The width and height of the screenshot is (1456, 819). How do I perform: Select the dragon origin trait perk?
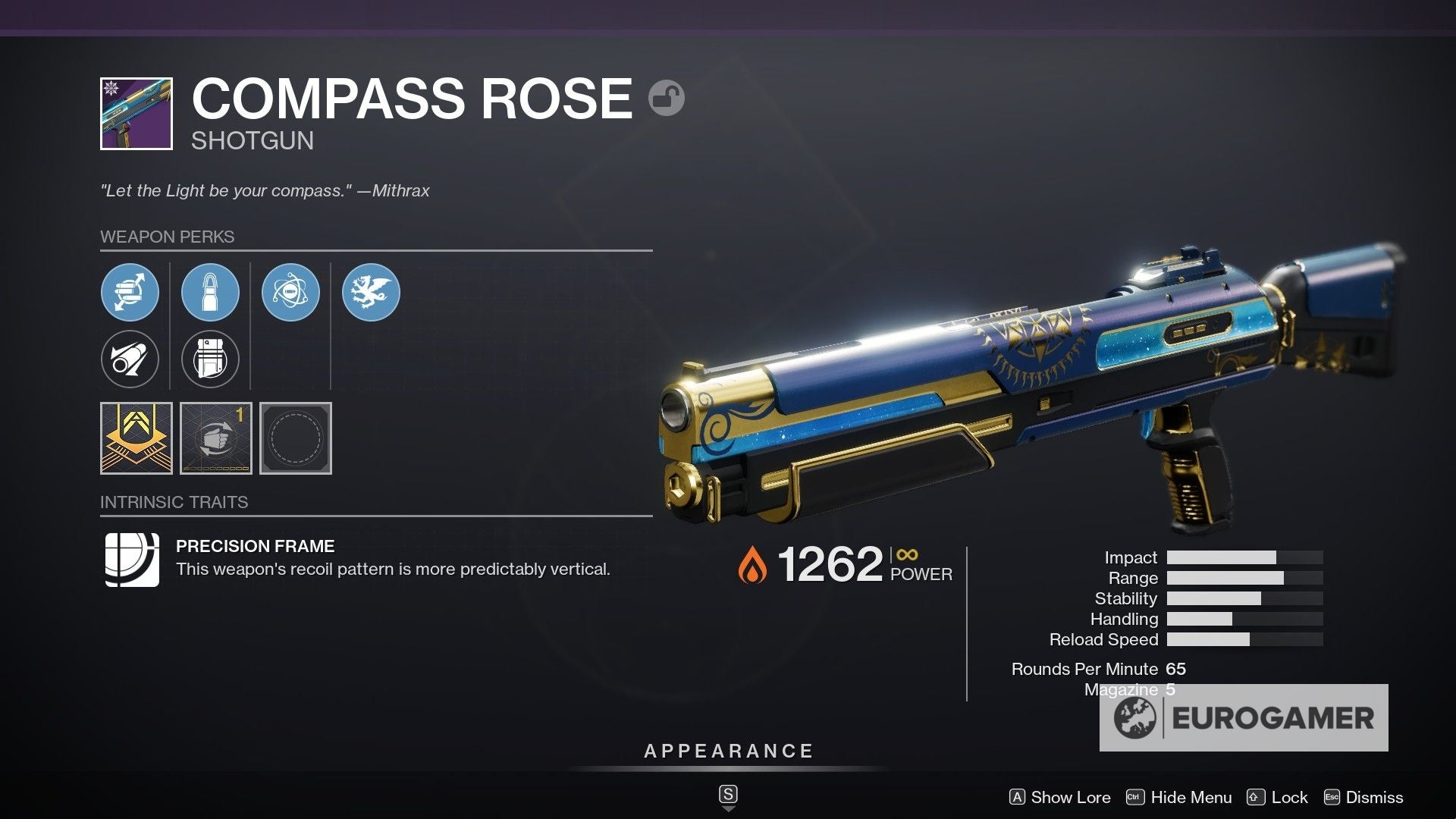(x=371, y=292)
